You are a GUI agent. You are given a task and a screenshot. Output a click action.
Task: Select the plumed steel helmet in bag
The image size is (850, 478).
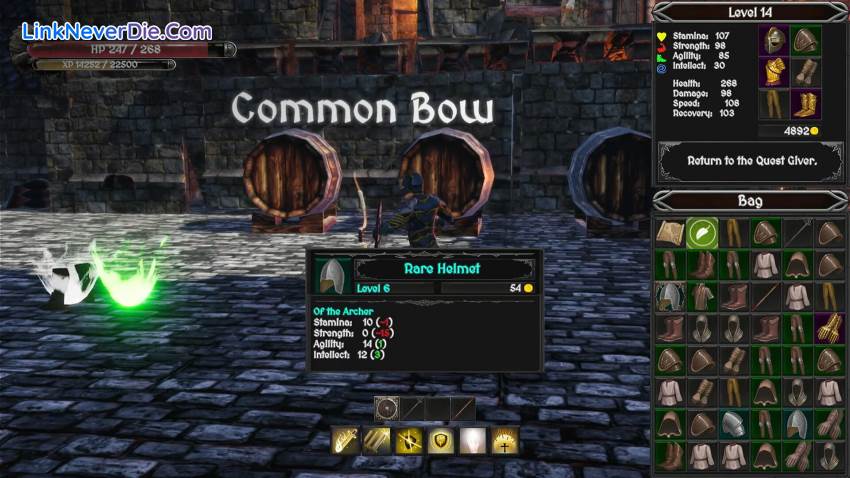pos(669,295)
